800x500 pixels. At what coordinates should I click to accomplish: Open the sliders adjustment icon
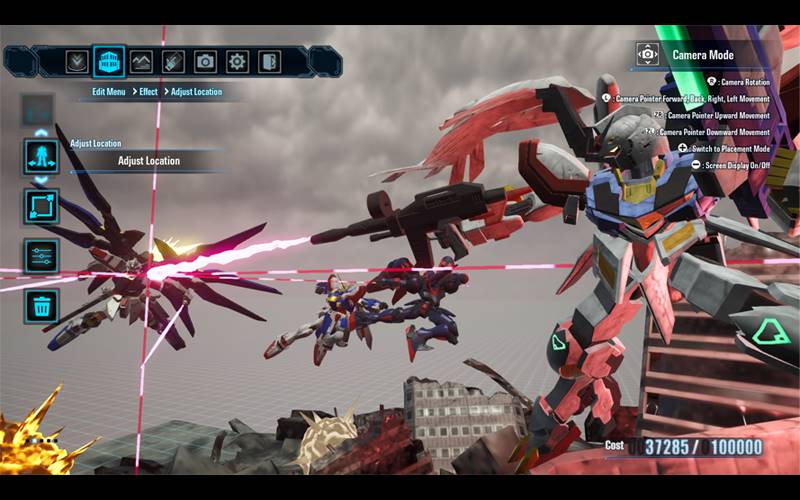(41, 256)
